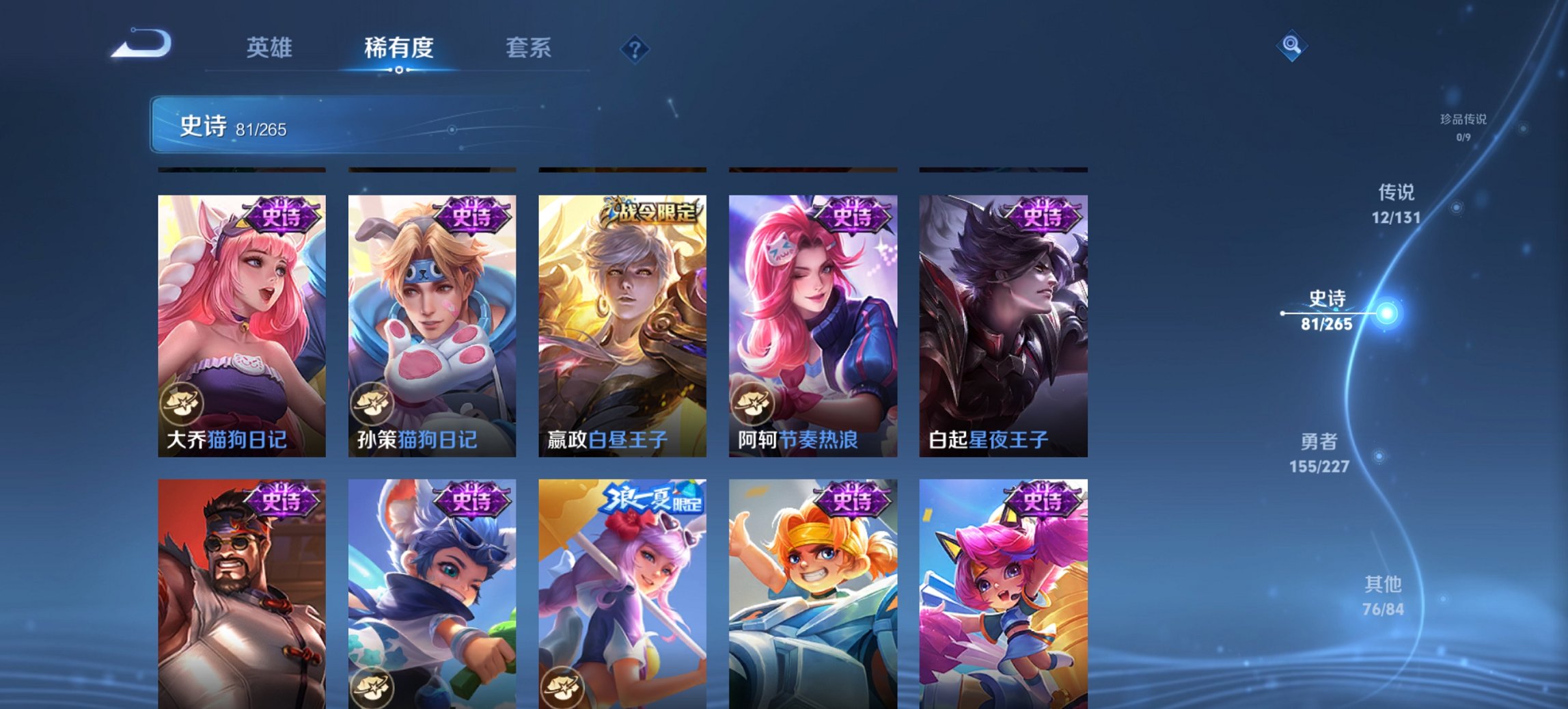The width and height of the screenshot is (1568, 709).
Task: Click the 阿轲节奏热浪 skin thumbnail
Action: tap(813, 321)
